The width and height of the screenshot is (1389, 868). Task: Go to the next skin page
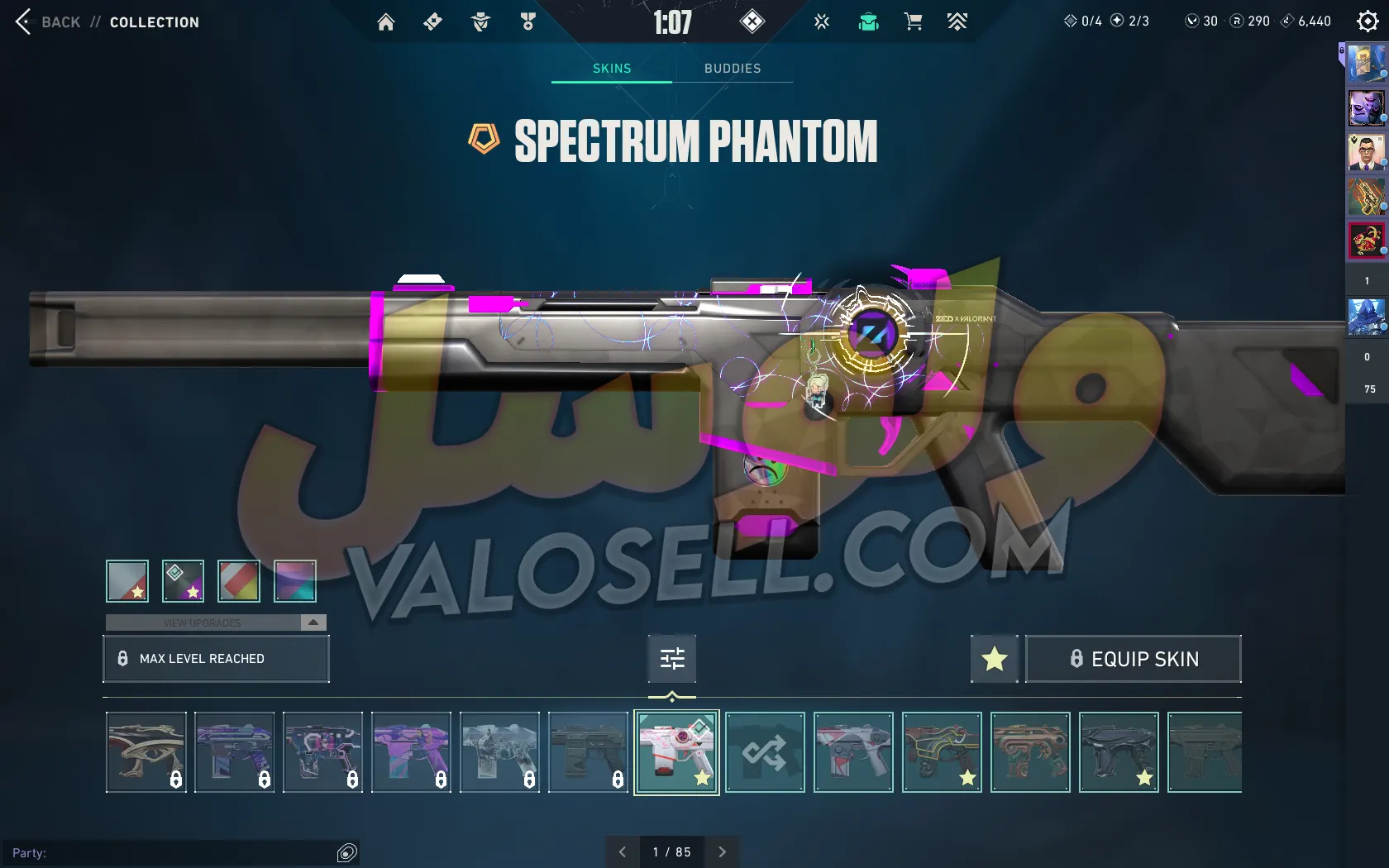coord(722,851)
